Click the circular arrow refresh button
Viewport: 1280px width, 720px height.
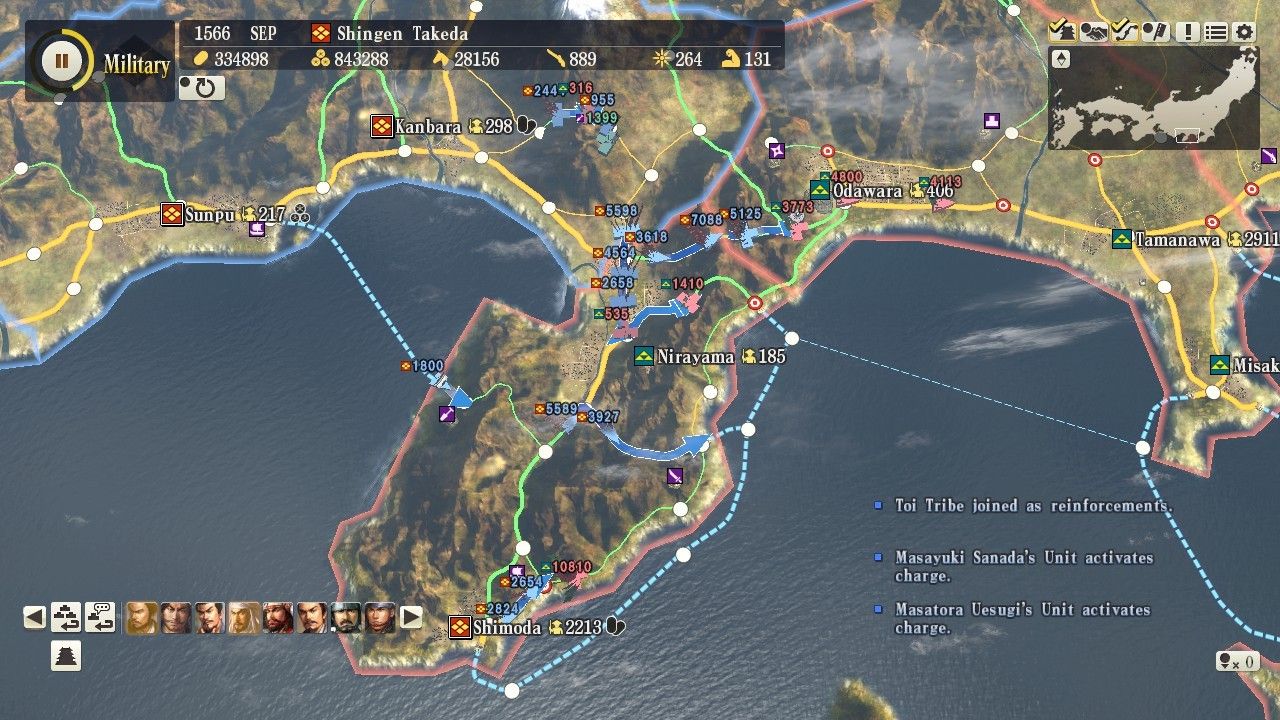[x=202, y=88]
